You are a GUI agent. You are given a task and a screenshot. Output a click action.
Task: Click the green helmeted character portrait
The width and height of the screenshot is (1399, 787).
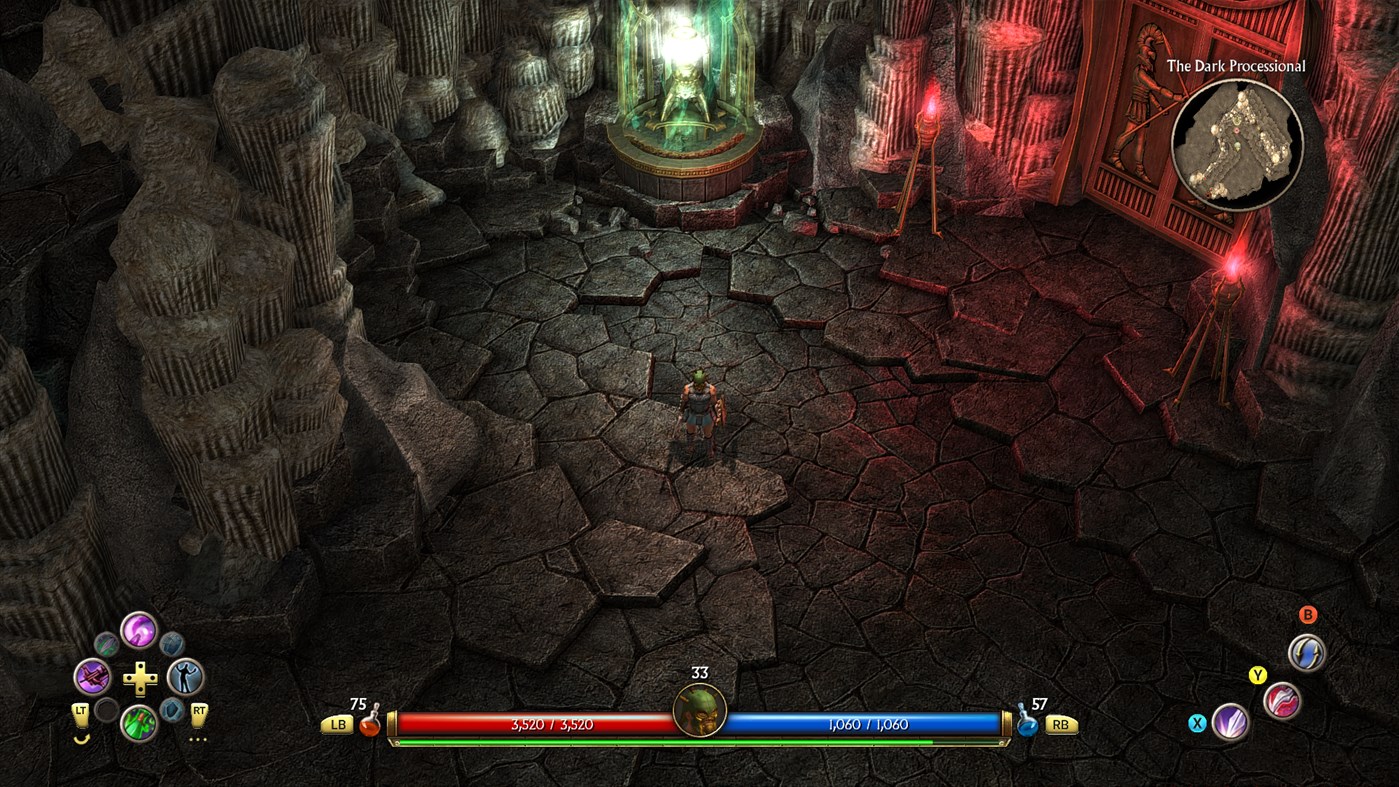click(x=699, y=710)
